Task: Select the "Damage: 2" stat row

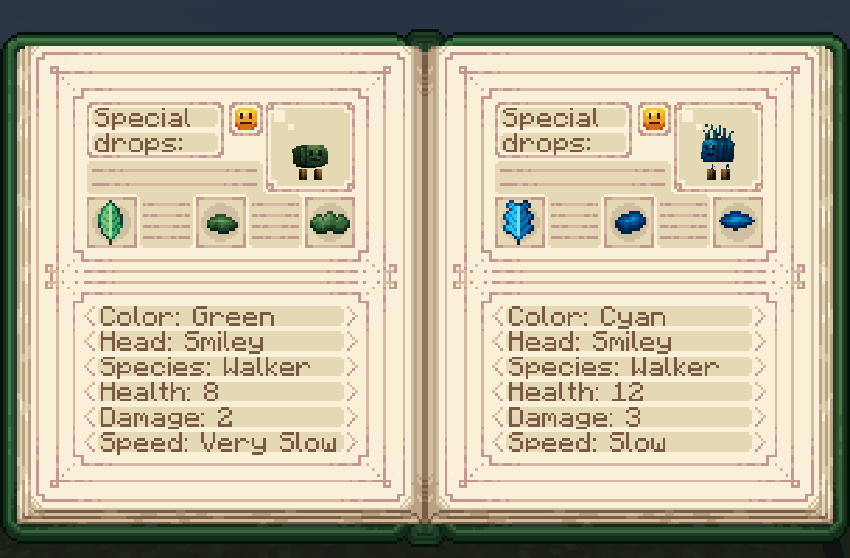Action: [x=220, y=418]
